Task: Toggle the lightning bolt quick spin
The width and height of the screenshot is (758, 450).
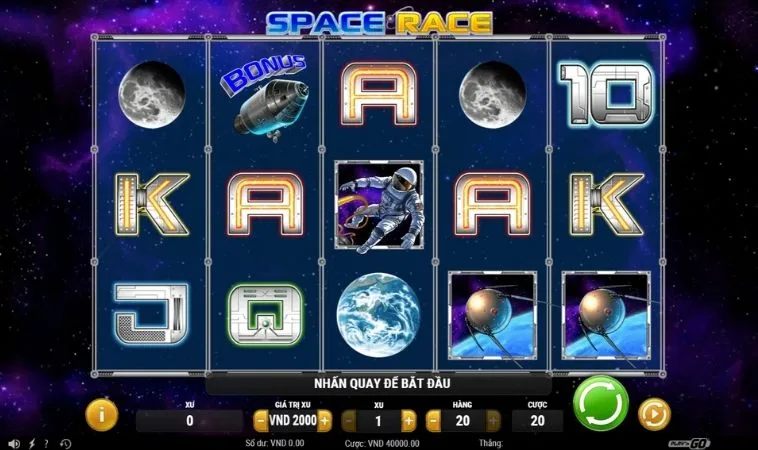Action: [x=31, y=442]
